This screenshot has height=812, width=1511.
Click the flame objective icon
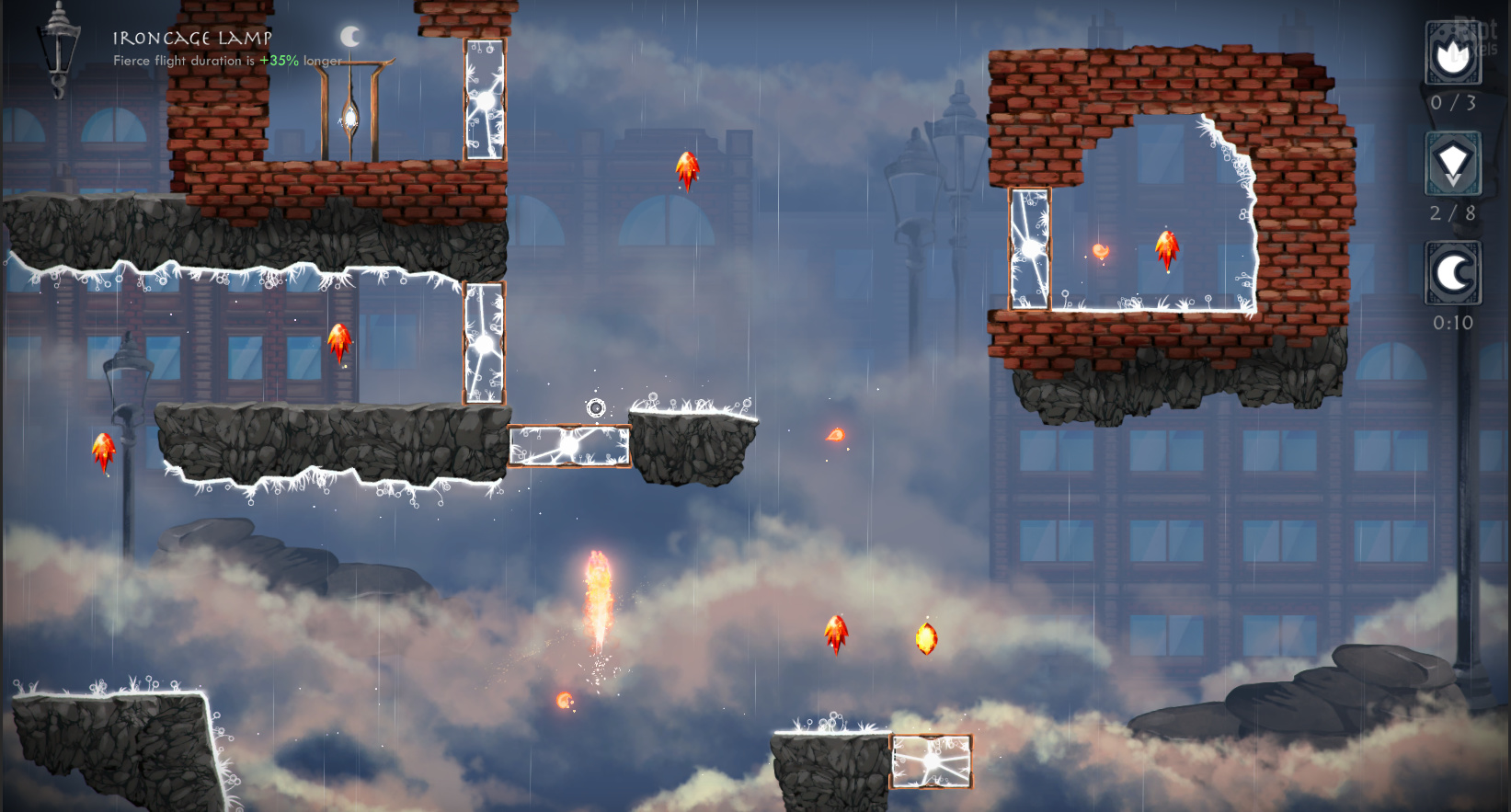(x=1452, y=54)
